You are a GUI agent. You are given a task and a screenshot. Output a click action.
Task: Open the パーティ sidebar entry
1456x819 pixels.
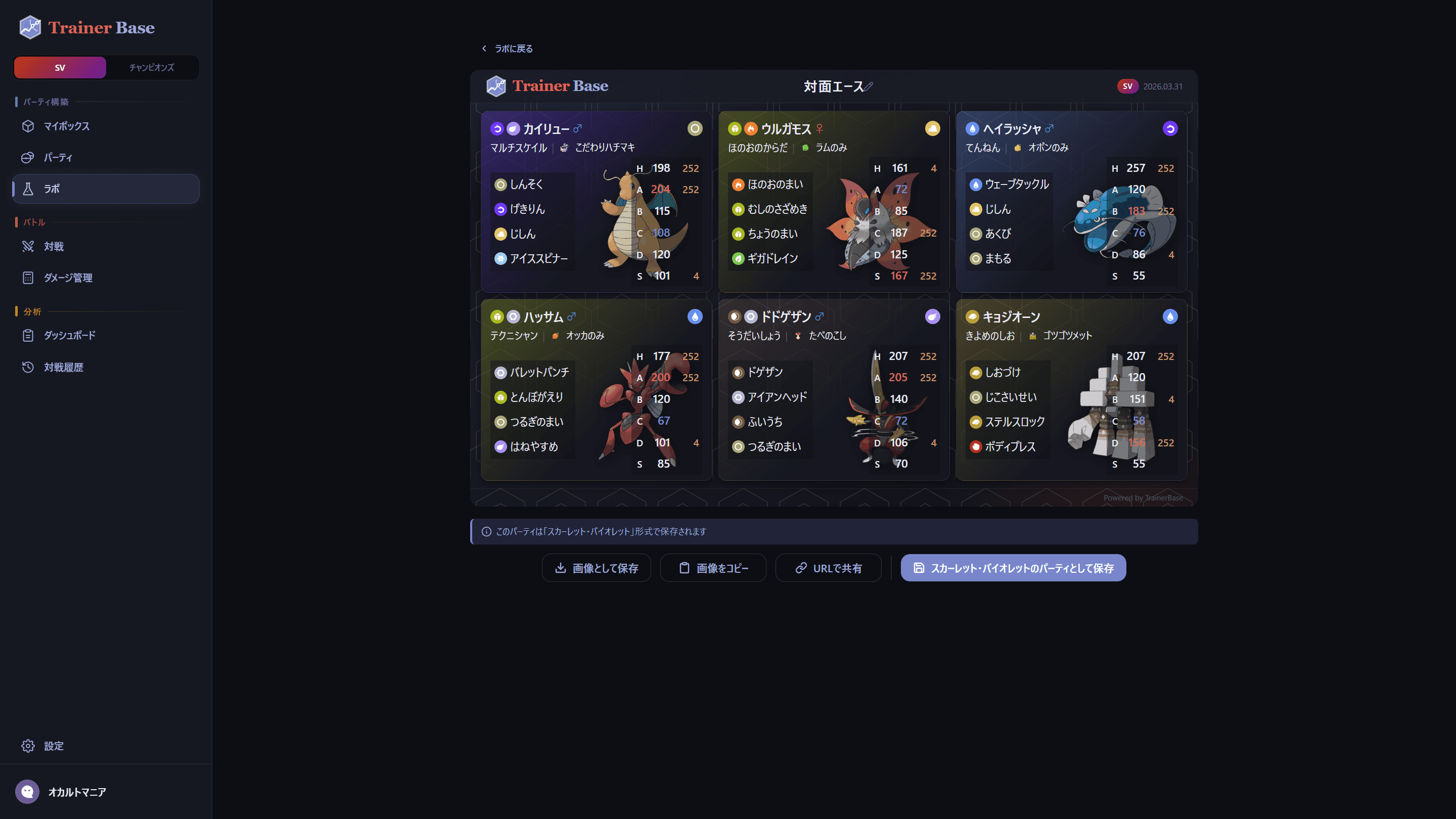pyautogui.click(x=58, y=158)
